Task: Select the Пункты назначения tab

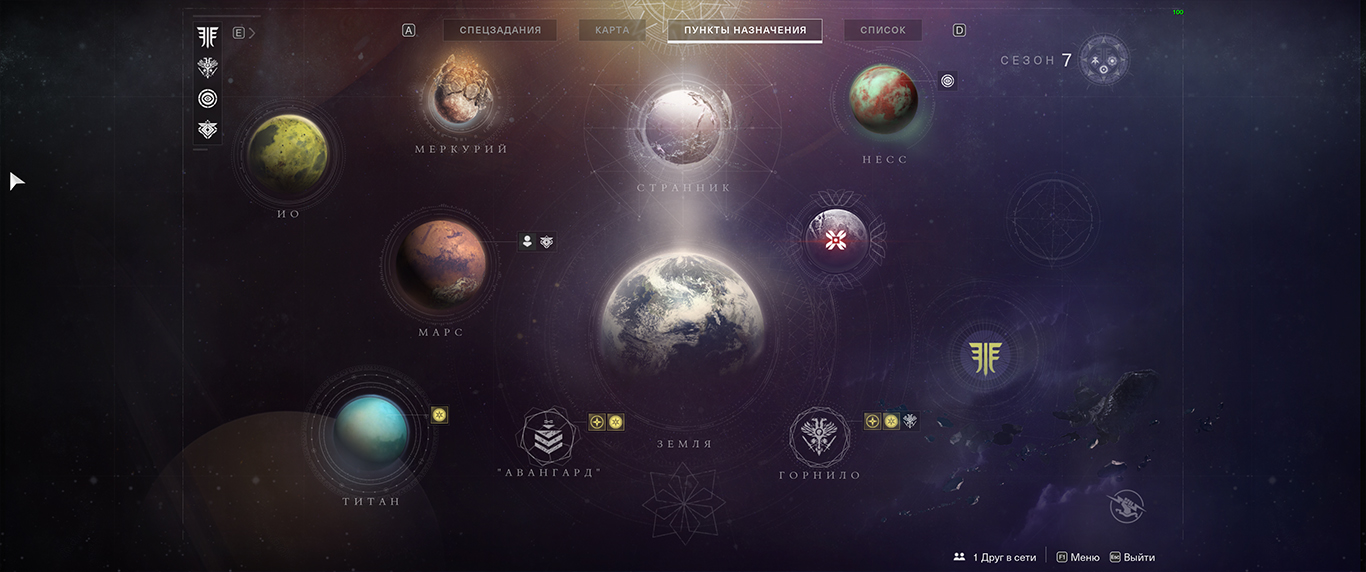Action: 745,30
